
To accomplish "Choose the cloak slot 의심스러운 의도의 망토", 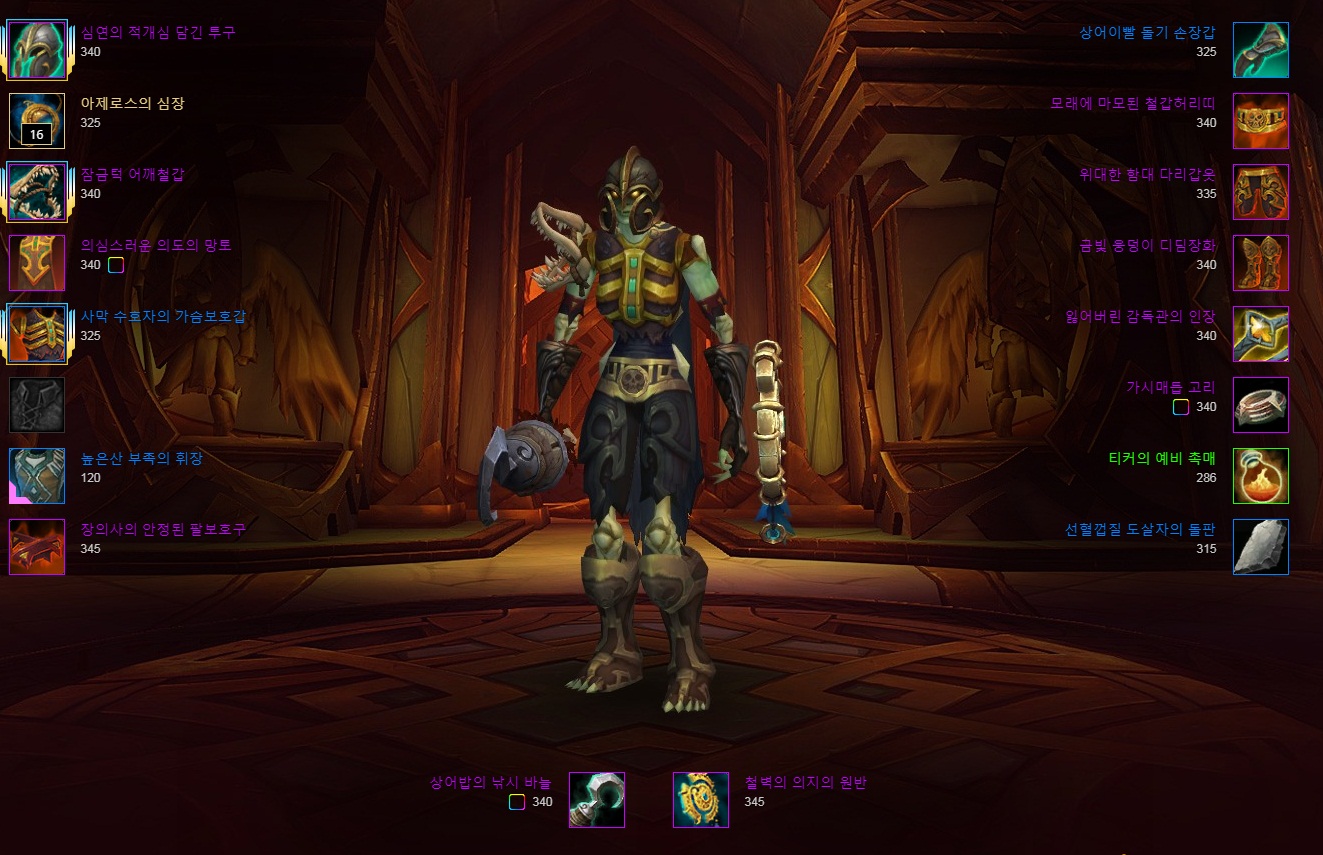I will 37,263.
